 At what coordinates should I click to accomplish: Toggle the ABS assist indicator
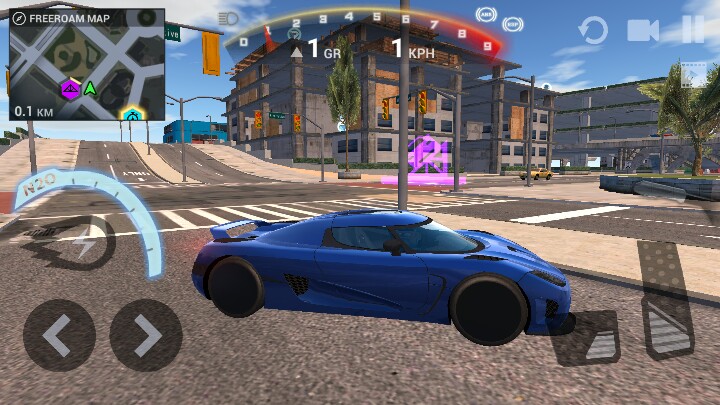486,14
